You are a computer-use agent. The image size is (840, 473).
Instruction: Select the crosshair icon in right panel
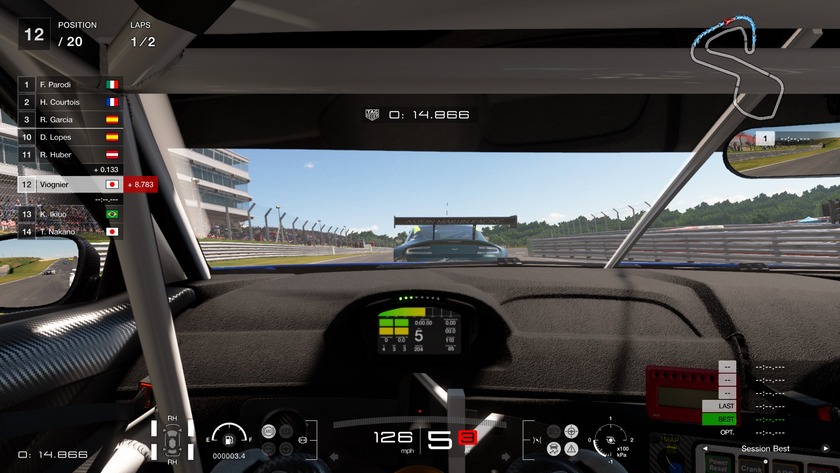pos(571,431)
